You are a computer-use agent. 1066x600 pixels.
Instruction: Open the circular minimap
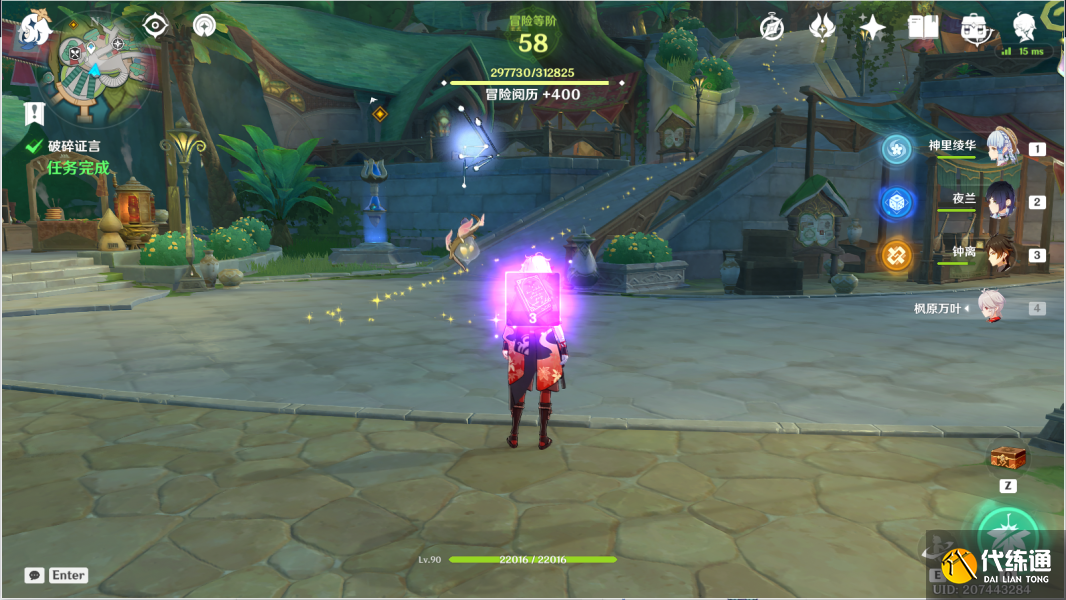point(96,62)
